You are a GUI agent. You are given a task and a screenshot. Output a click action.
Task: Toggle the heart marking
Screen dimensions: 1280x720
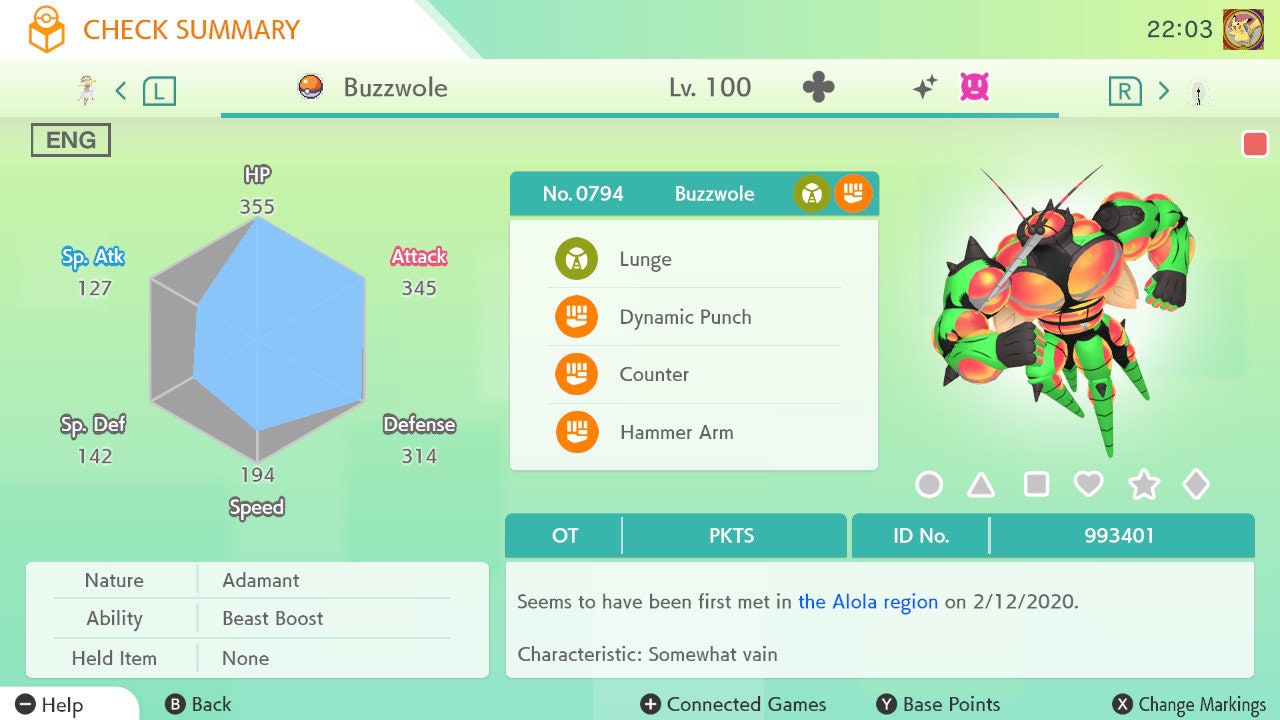(1088, 485)
